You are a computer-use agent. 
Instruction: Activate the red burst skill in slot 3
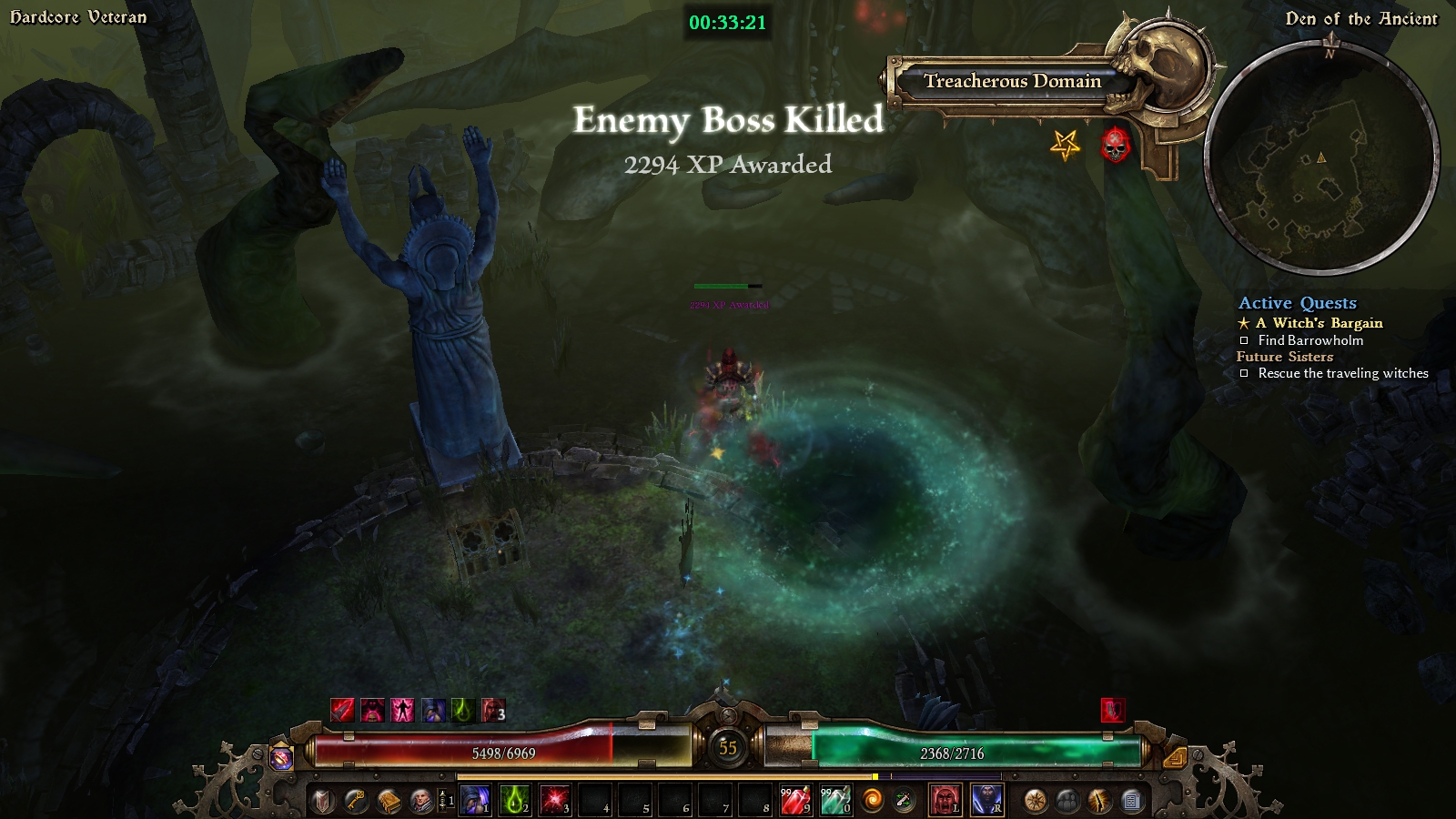coord(554,801)
